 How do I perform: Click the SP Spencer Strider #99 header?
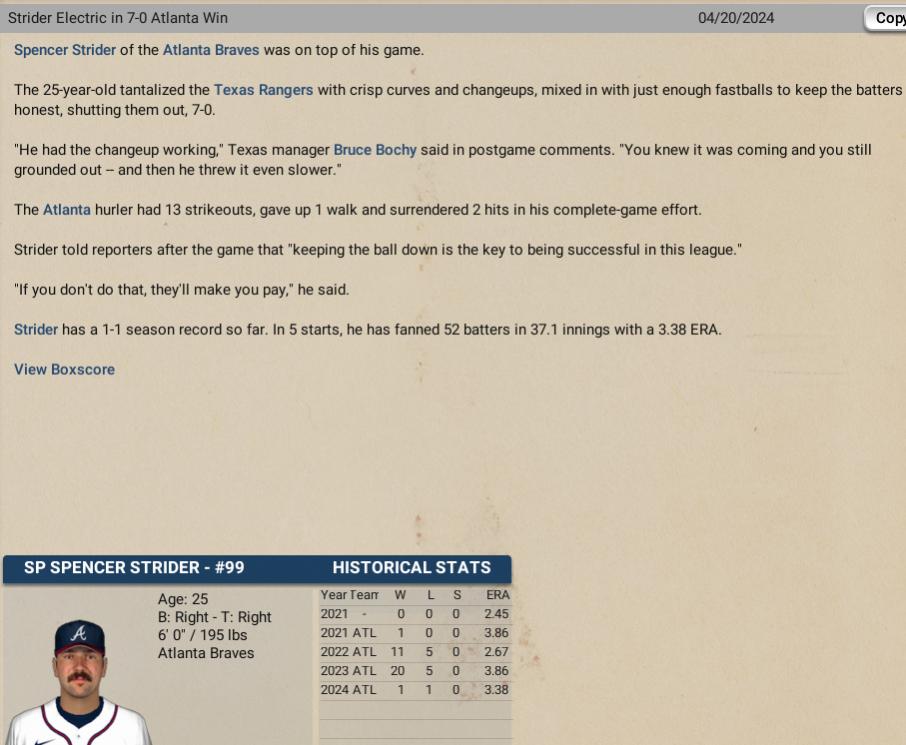click(x=134, y=568)
